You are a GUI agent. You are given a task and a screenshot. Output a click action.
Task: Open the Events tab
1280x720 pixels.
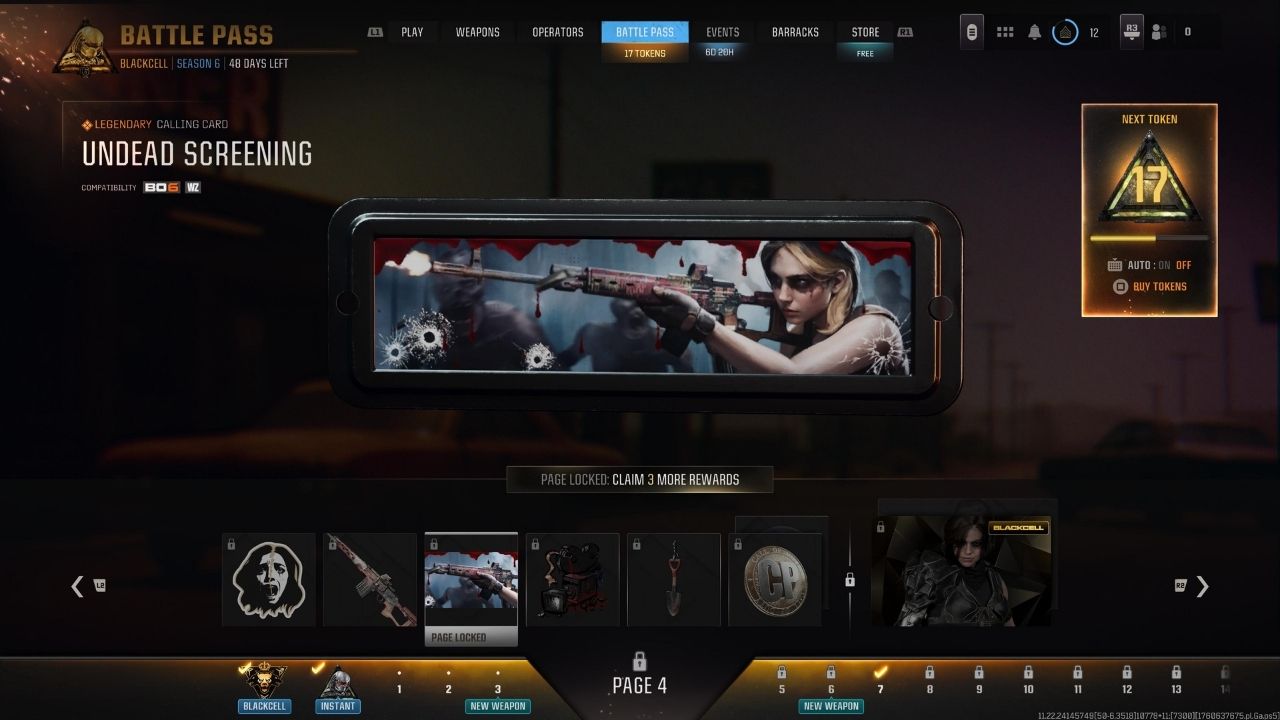[x=722, y=32]
